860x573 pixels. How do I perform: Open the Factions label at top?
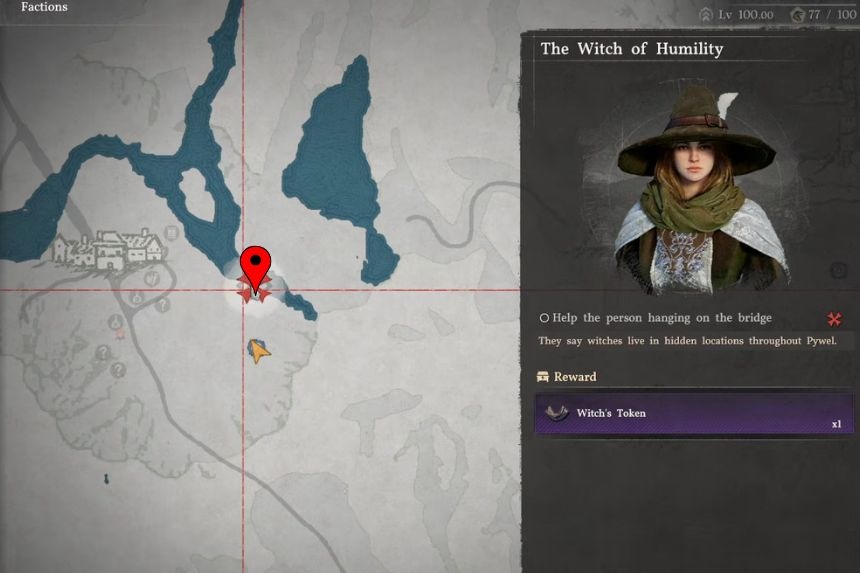coord(44,7)
